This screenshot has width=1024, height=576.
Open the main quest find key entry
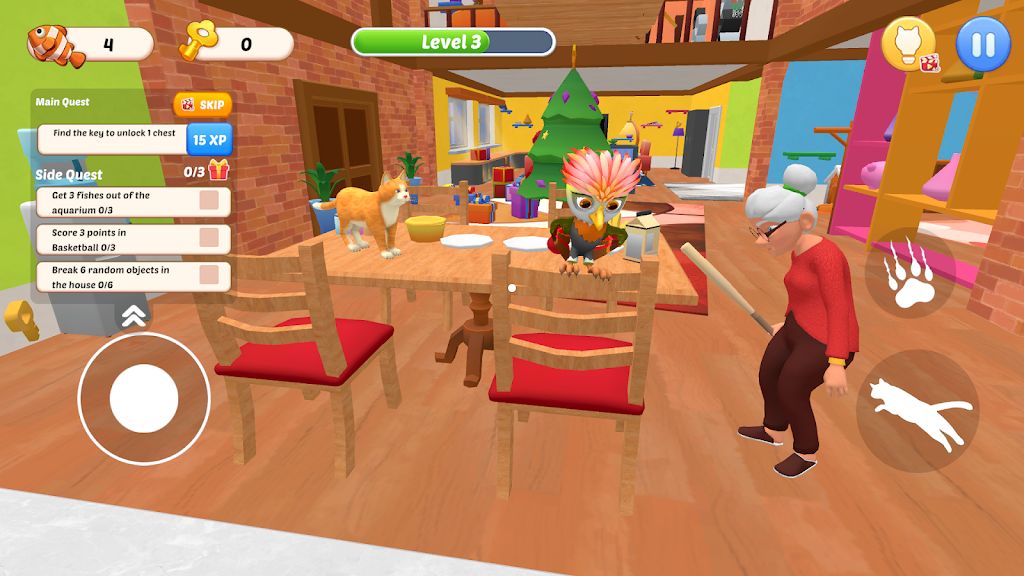(113, 138)
